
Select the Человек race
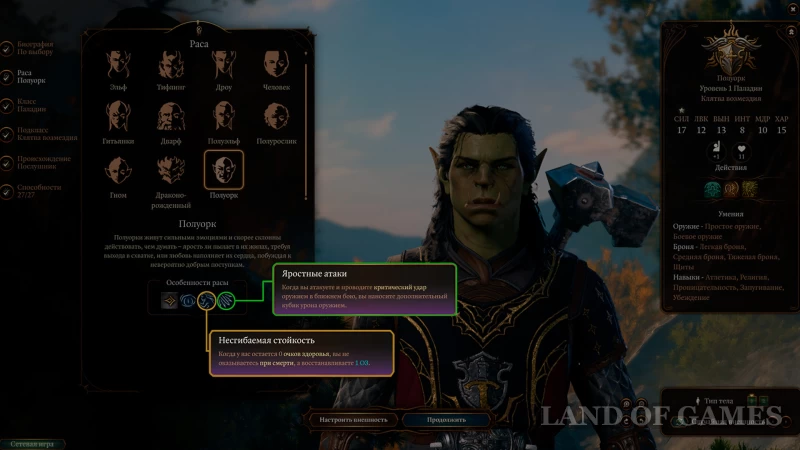[277, 66]
